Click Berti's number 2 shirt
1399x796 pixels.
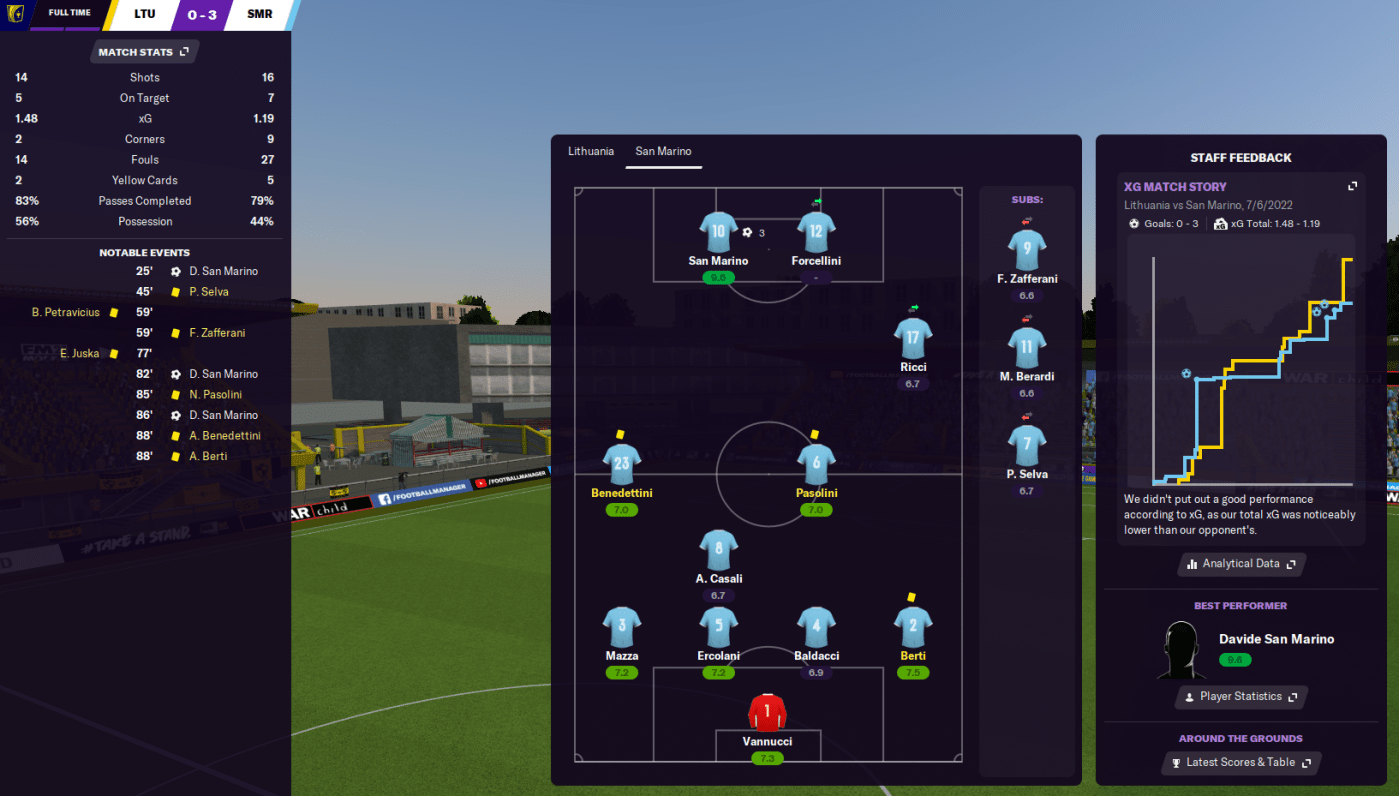pyautogui.click(x=912, y=628)
